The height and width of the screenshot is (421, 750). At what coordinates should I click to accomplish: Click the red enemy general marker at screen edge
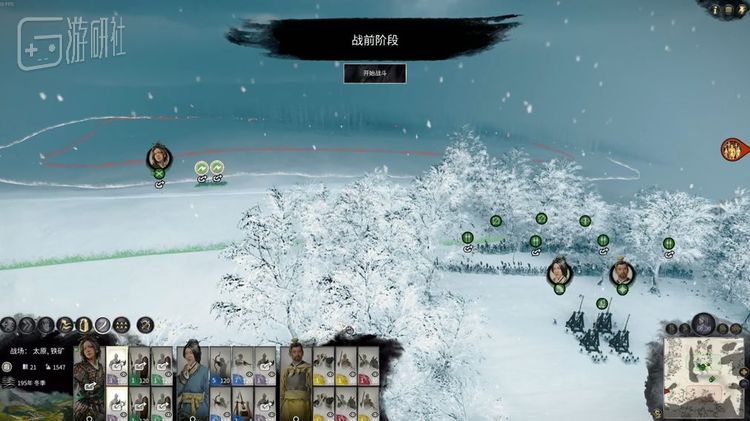click(735, 150)
